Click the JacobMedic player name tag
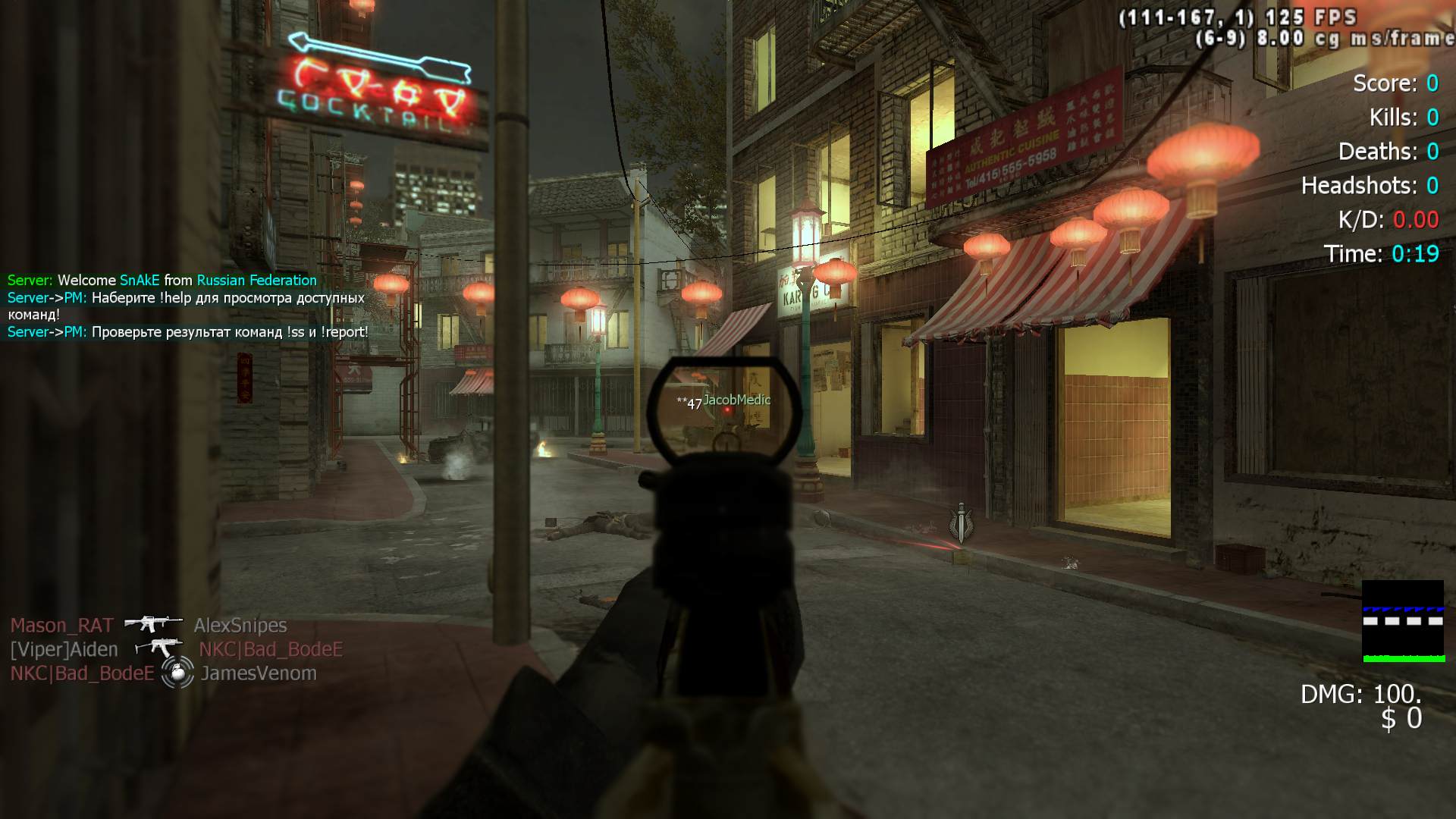 pyautogui.click(x=736, y=400)
